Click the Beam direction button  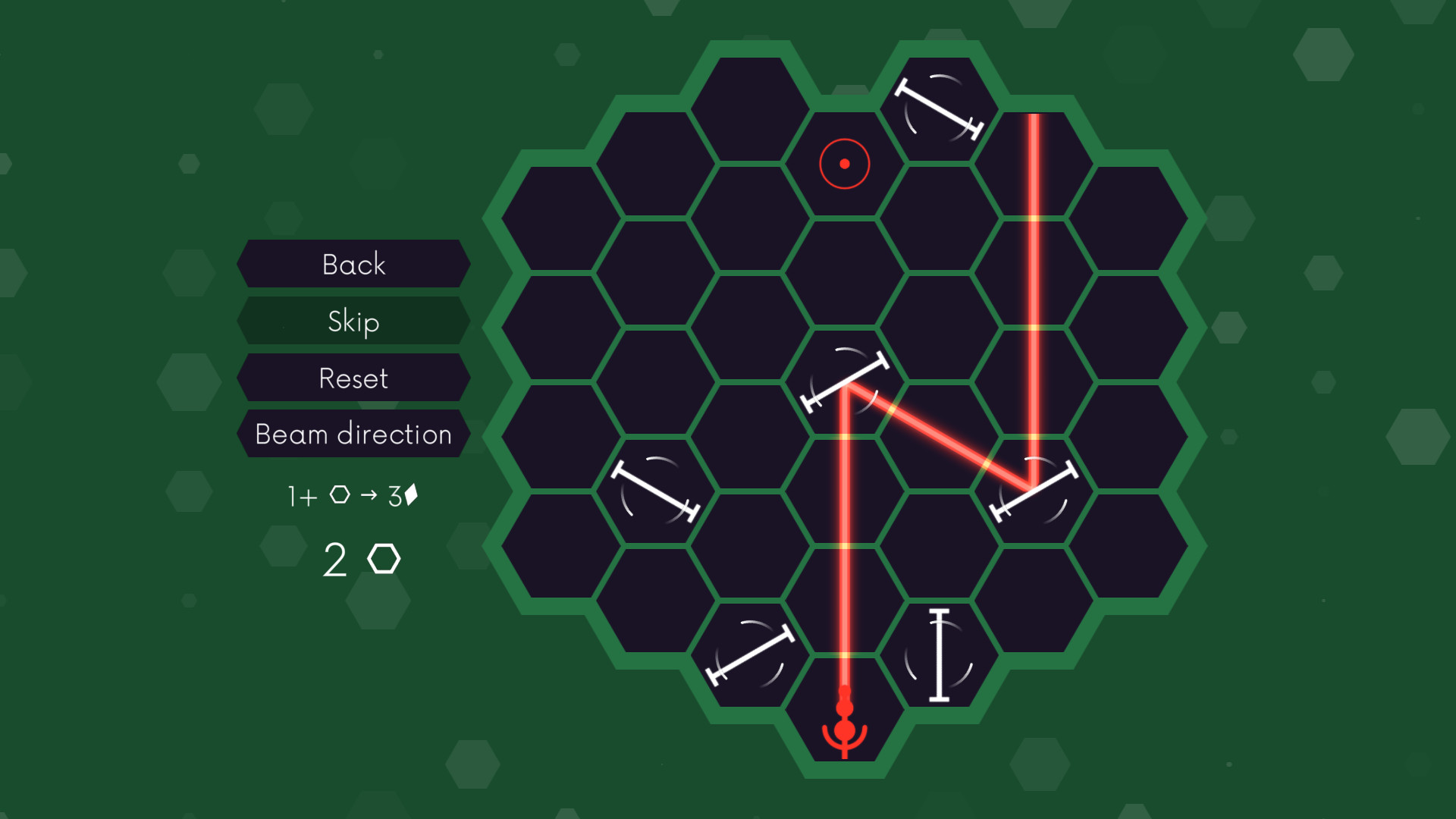click(x=353, y=435)
